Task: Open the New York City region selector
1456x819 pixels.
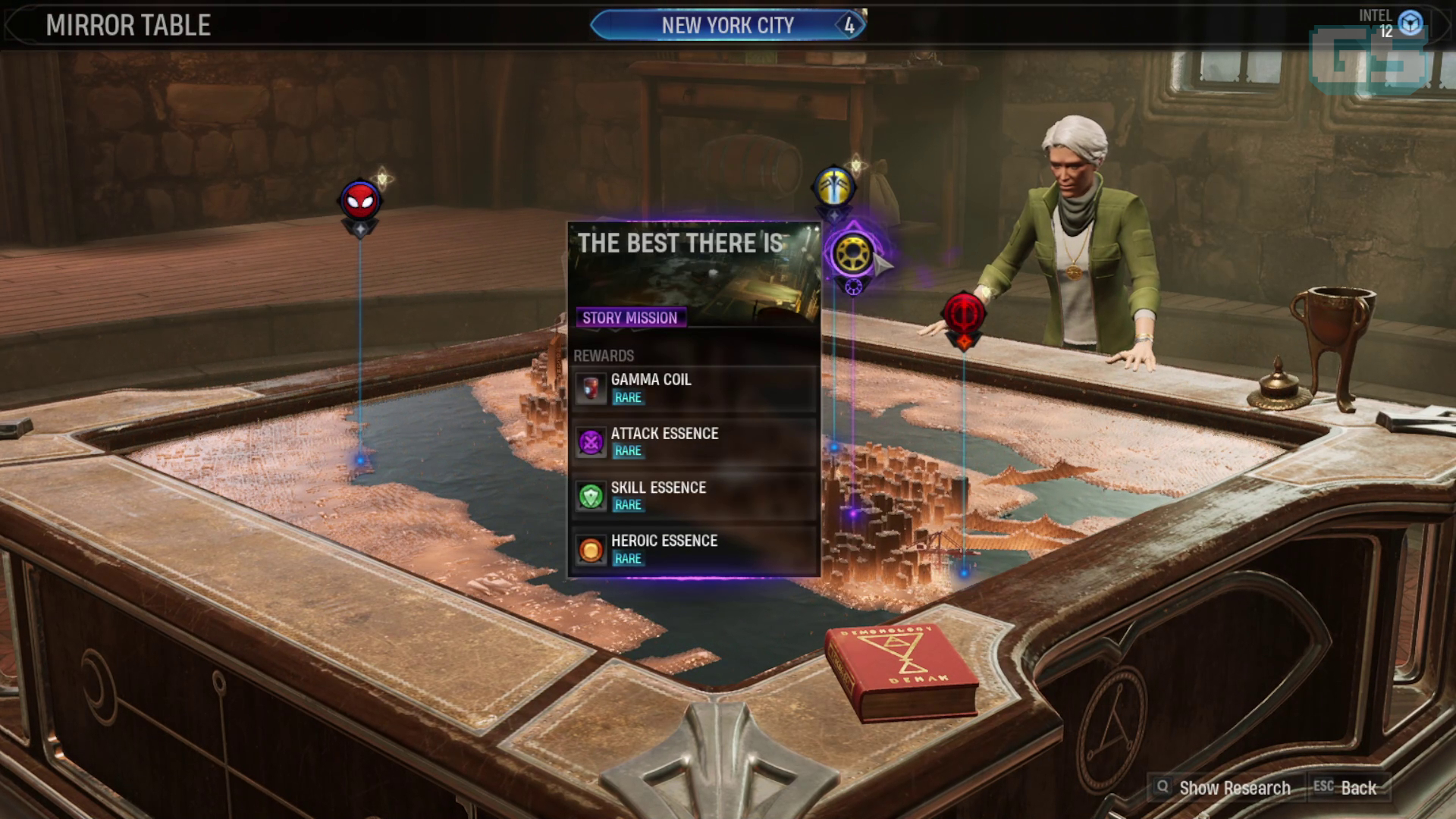Action: tap(726, 25)
